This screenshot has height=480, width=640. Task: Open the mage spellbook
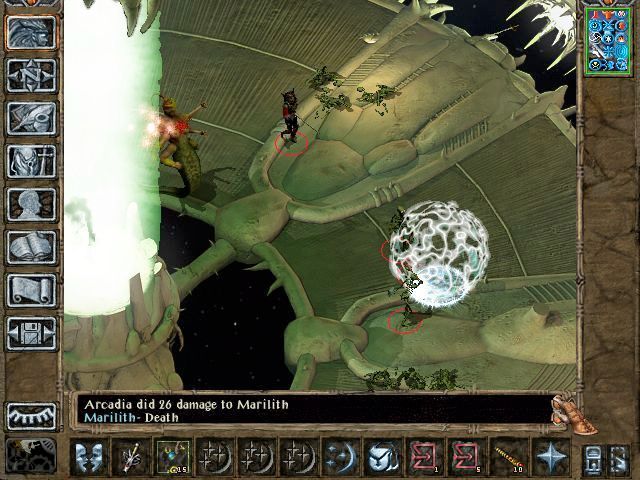point(31,247)
